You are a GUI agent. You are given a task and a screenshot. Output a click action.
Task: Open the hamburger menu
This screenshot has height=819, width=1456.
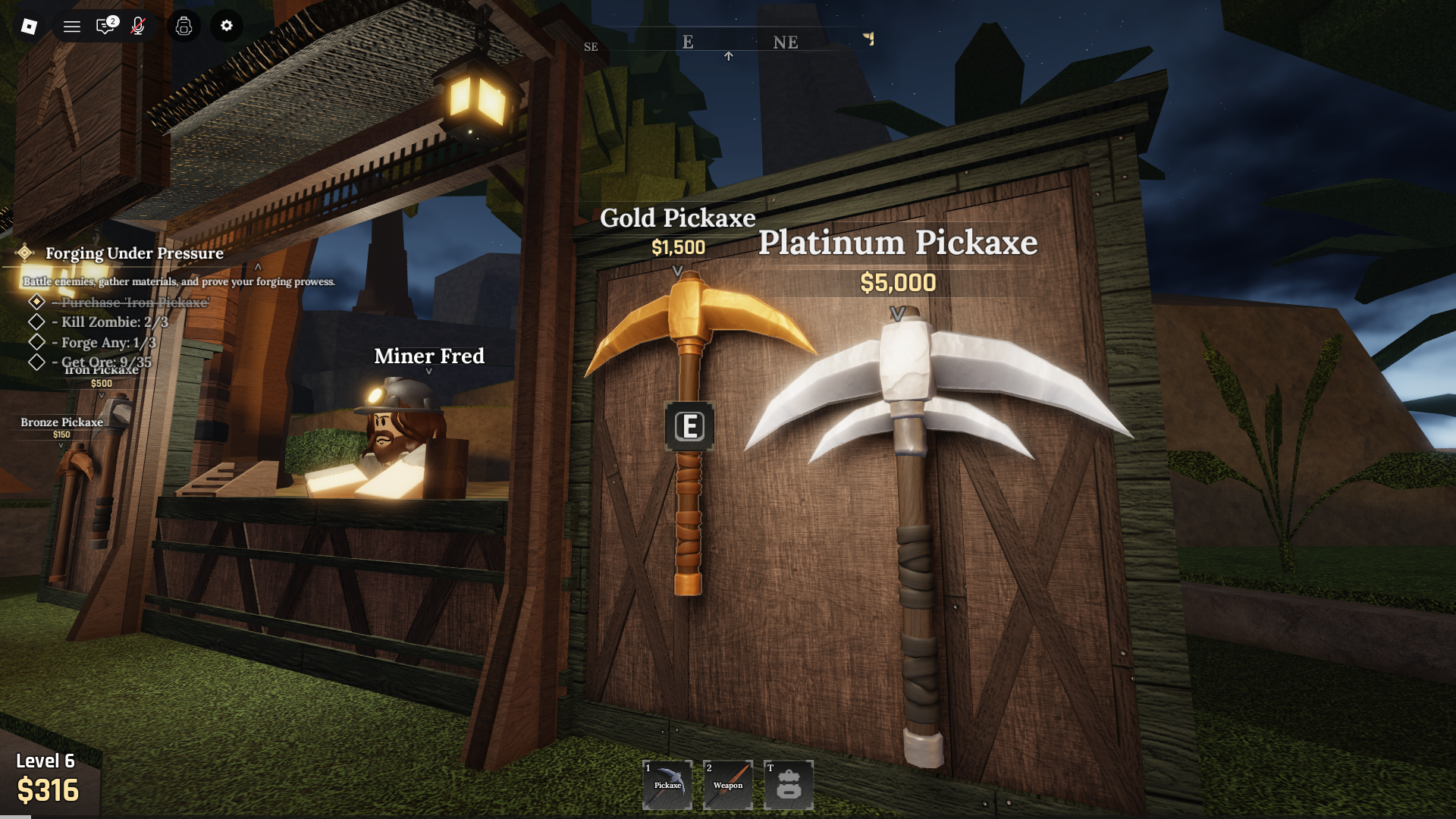coord(71,27)
